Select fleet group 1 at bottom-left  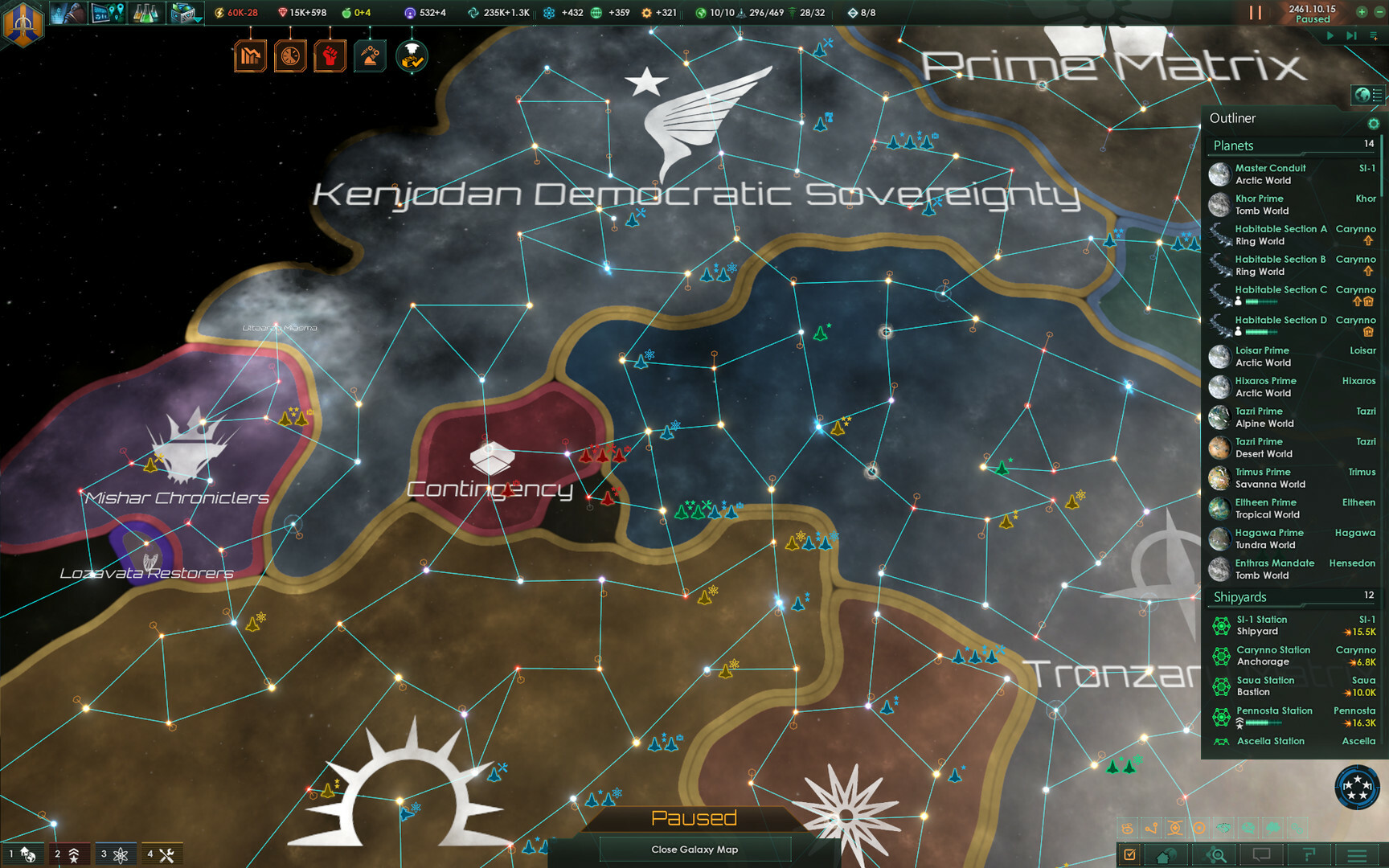24,853
